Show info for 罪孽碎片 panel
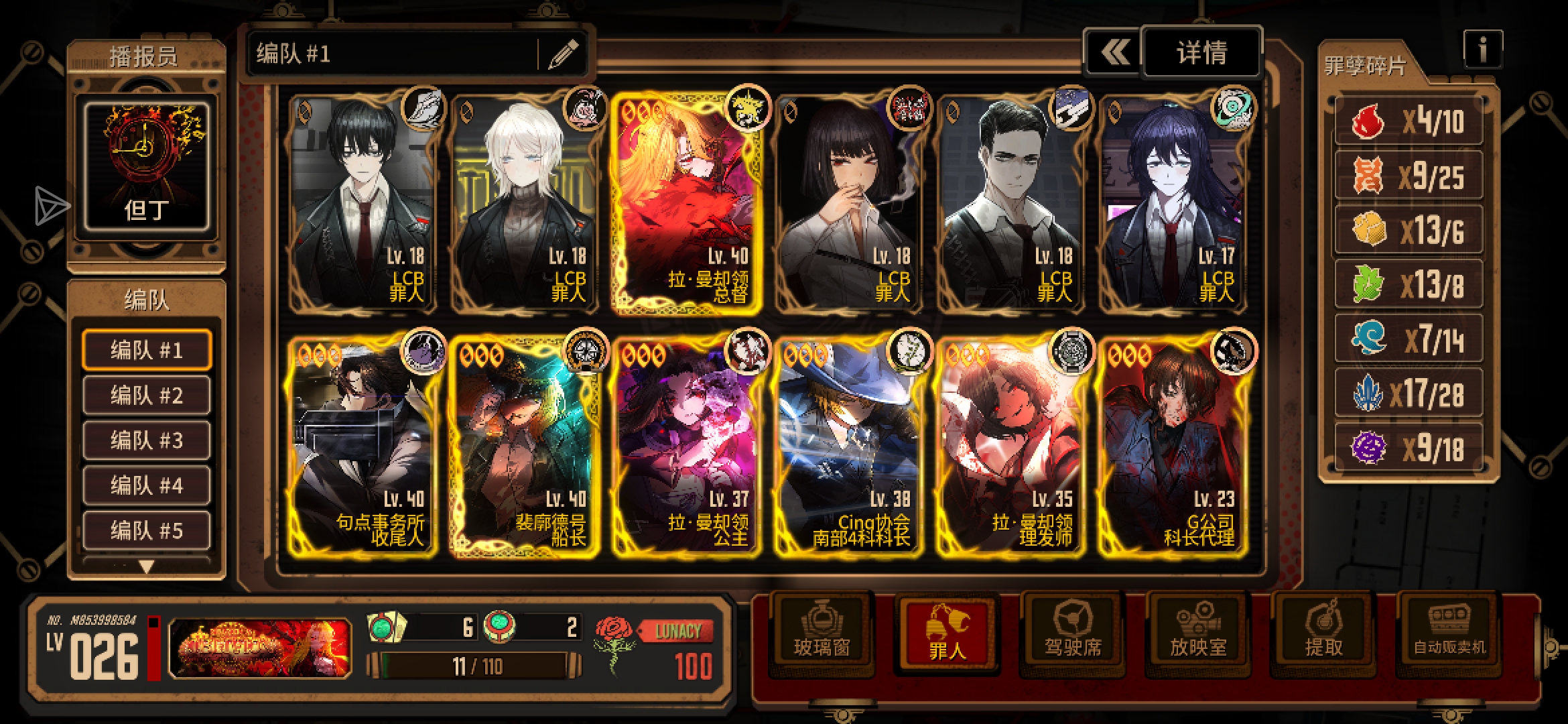This screenshot has width=1568, height=724. (x=1482, y=48)
